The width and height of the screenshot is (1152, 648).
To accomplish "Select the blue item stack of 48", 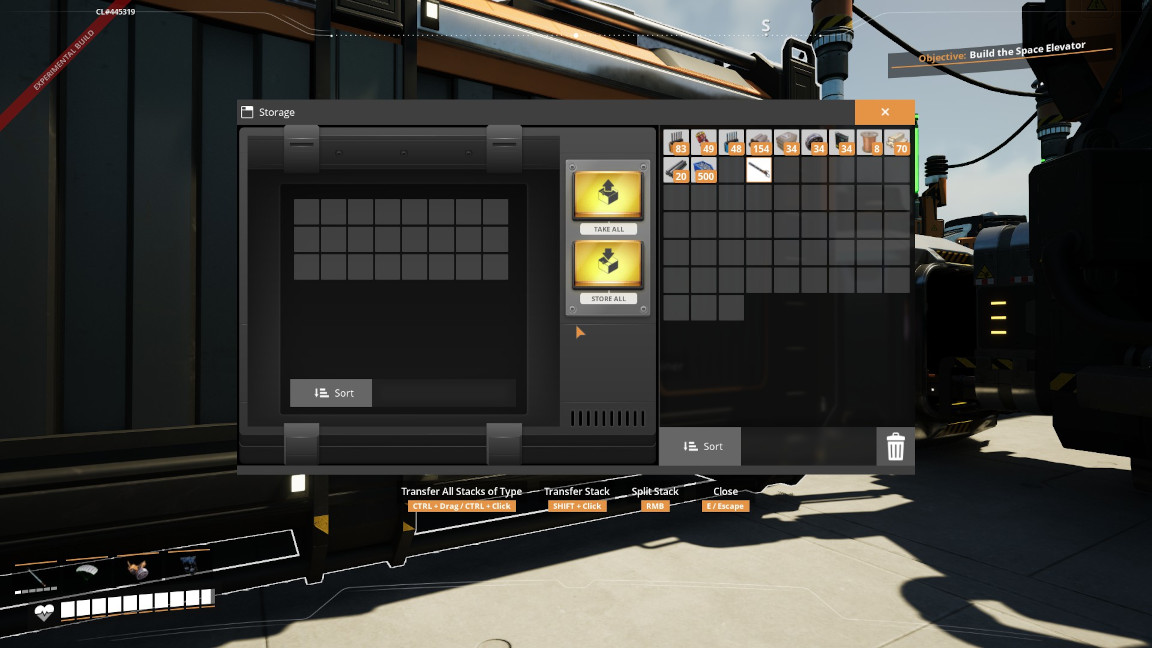I will 731,142.
